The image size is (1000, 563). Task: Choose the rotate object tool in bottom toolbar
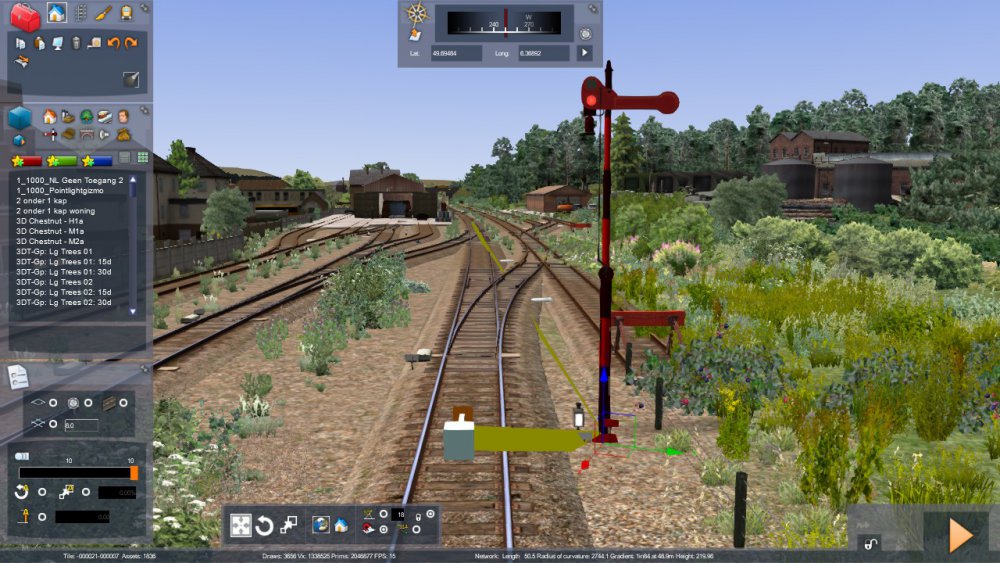(265, 525)
